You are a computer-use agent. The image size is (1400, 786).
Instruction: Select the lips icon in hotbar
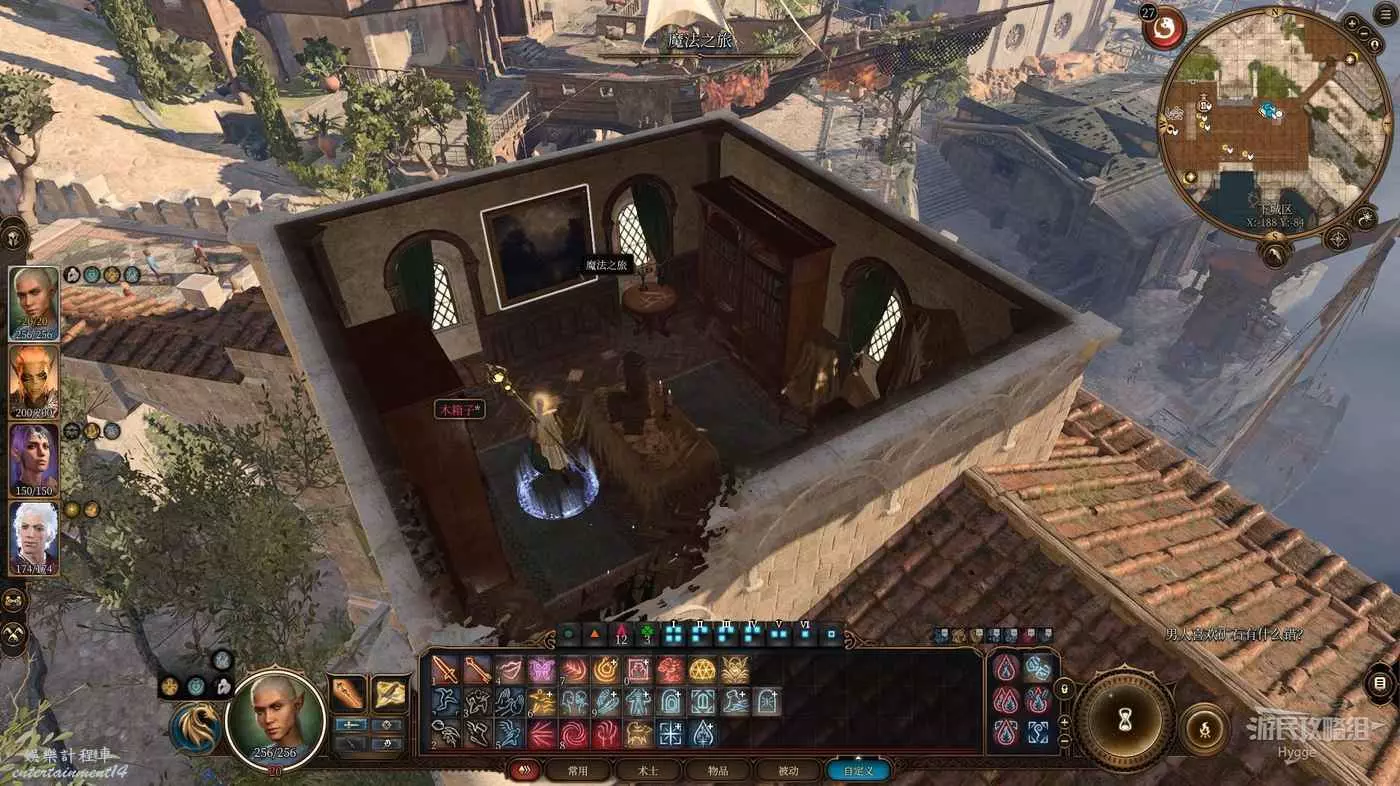(x=509, y=670)
